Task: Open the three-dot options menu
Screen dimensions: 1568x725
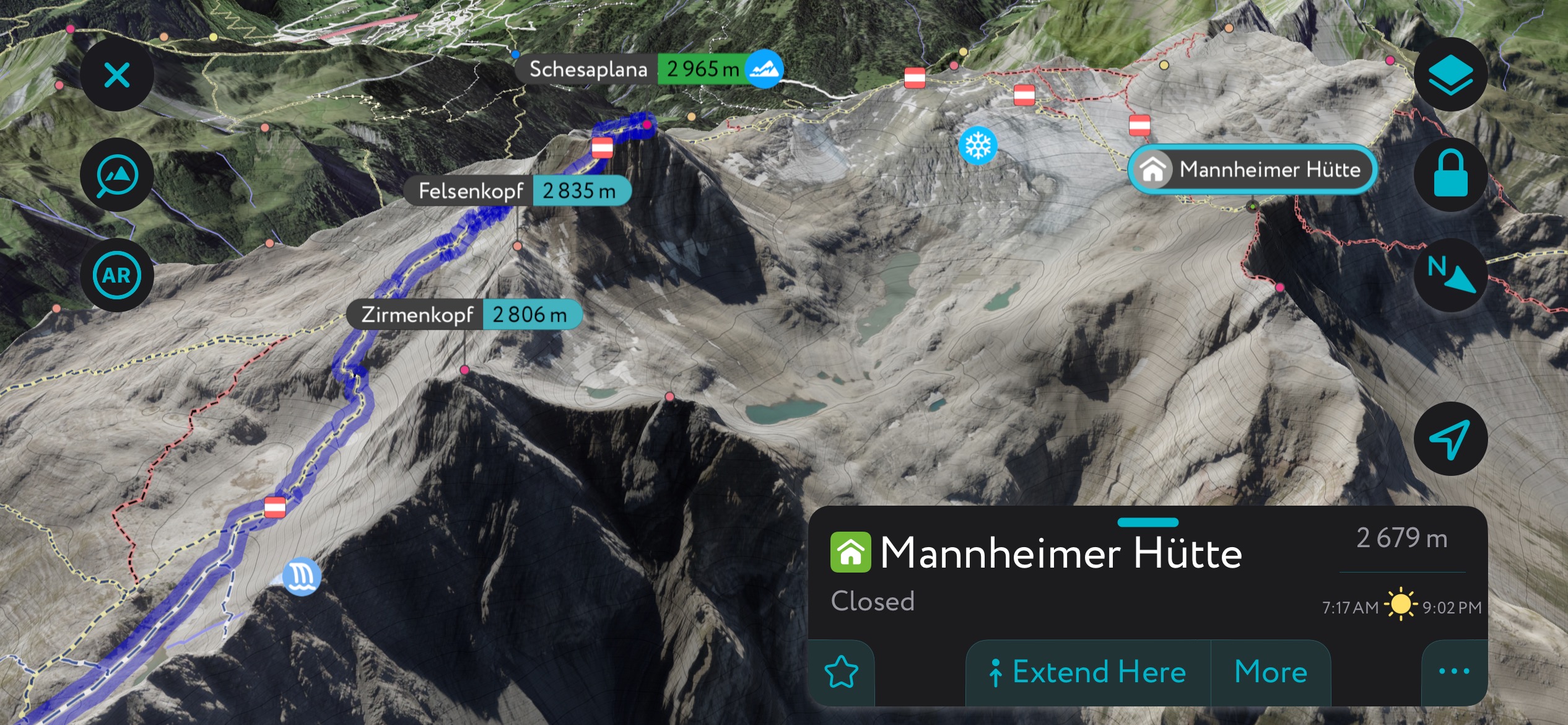Action: point(1453,672)
